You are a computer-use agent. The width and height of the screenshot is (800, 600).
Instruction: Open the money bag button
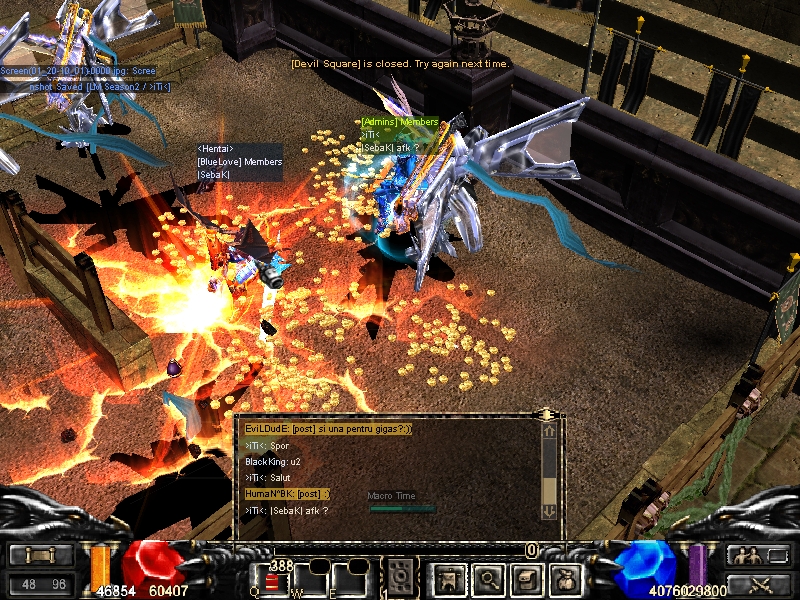click(570, 578)
